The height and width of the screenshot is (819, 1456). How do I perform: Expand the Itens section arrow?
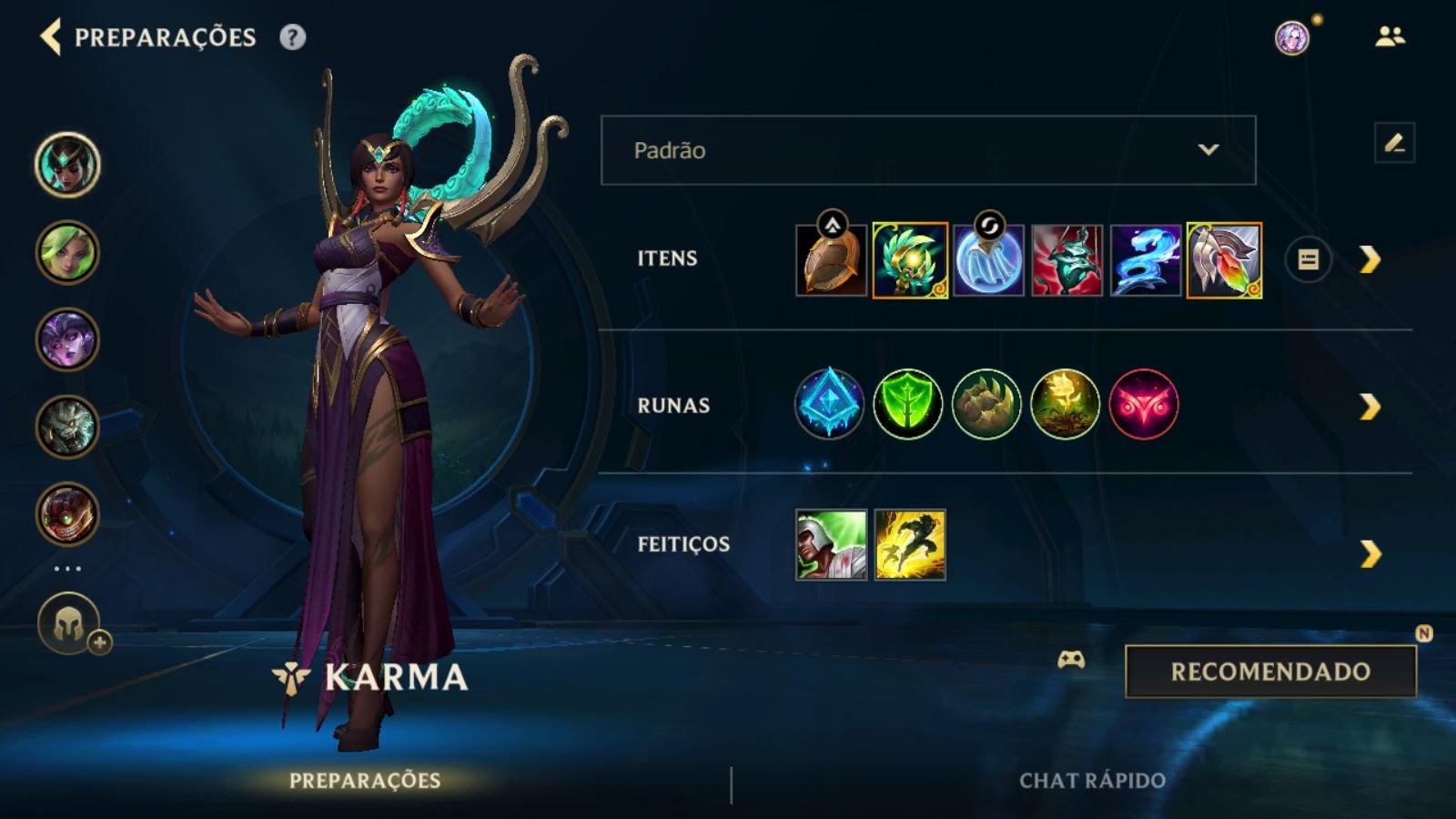[1370, 260]
